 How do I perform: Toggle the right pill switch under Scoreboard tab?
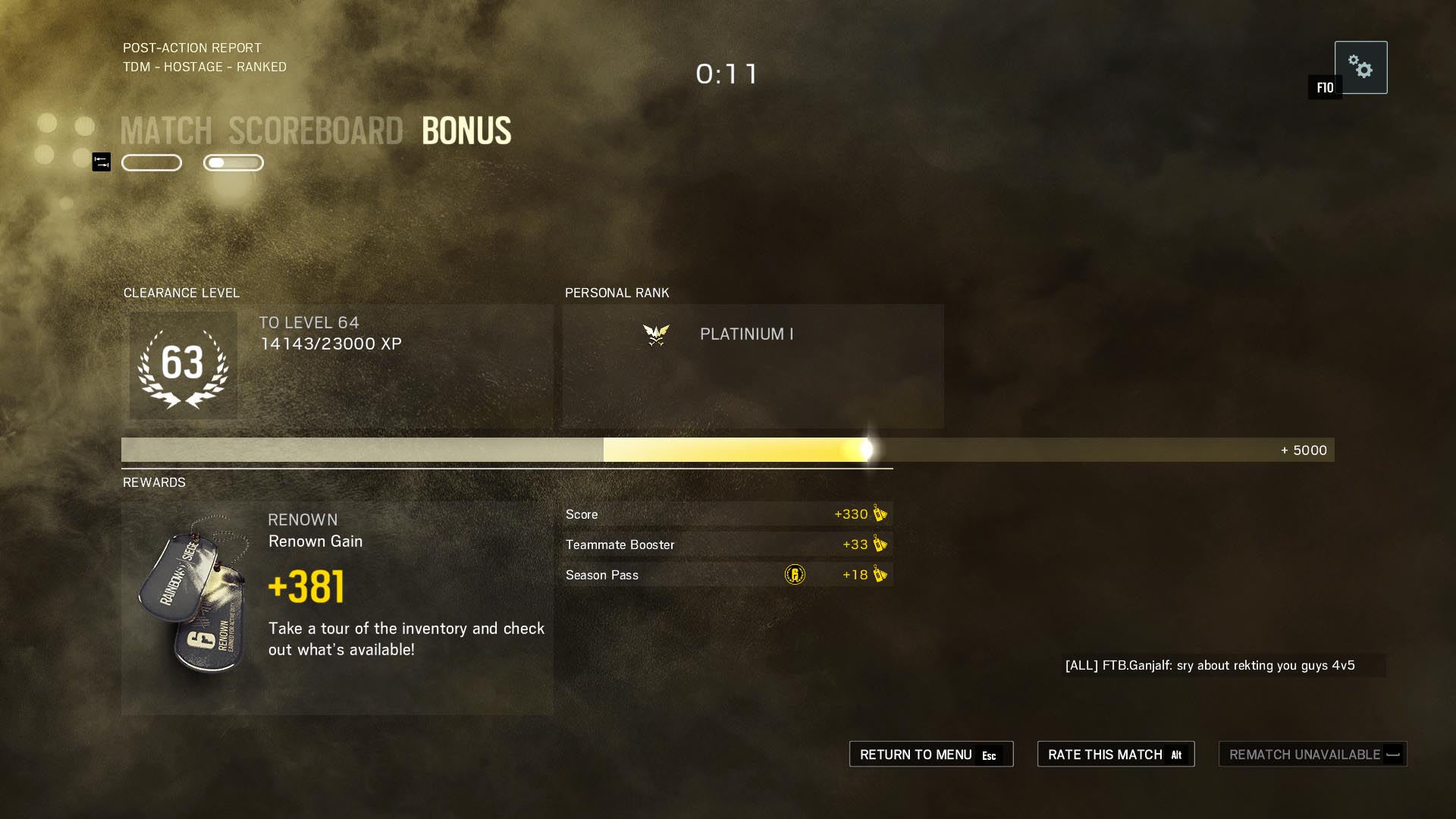click(x=233, y=162)
